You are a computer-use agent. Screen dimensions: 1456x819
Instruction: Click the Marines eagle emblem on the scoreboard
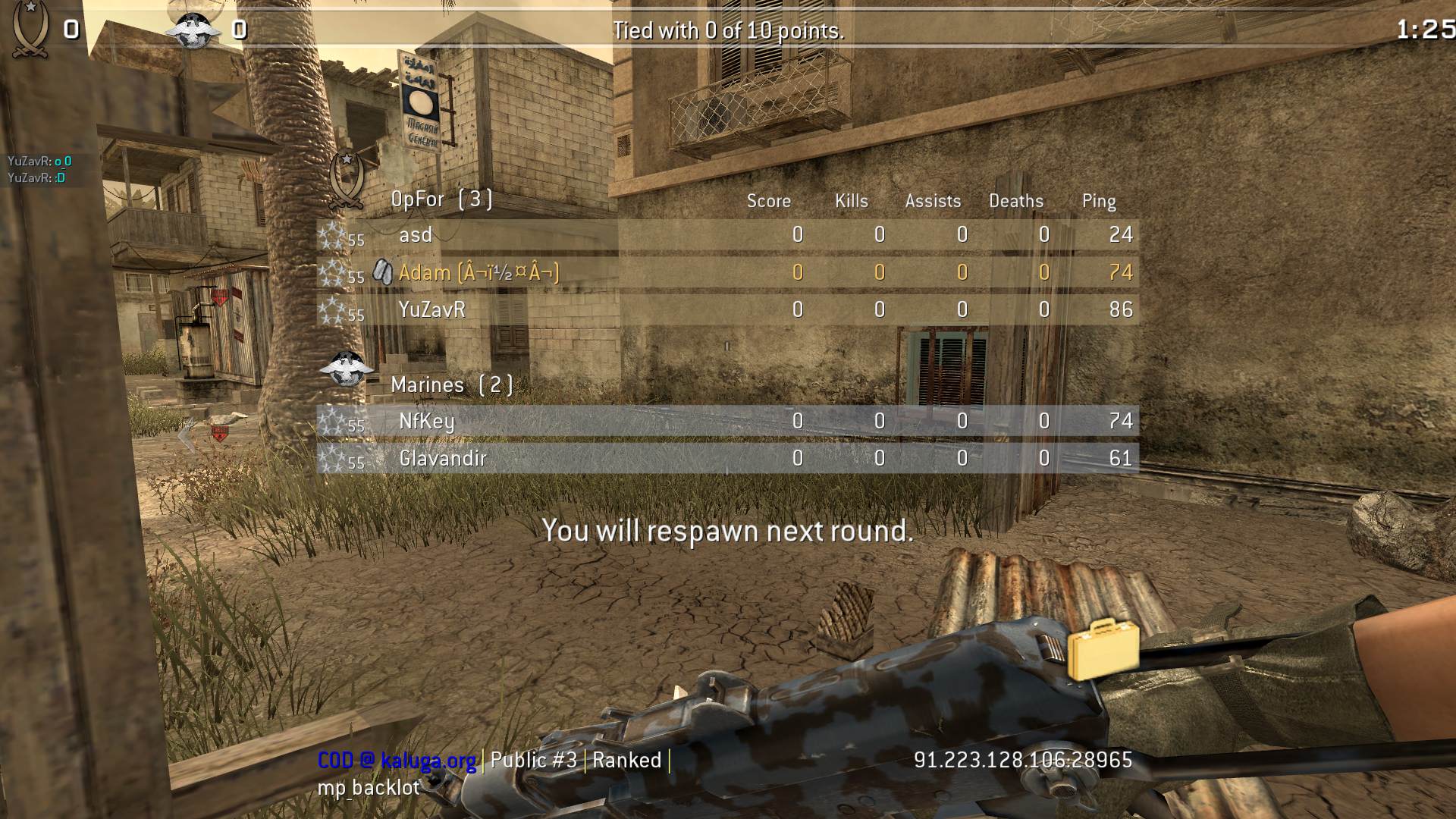pyautogui.click(x=349, y=369)
